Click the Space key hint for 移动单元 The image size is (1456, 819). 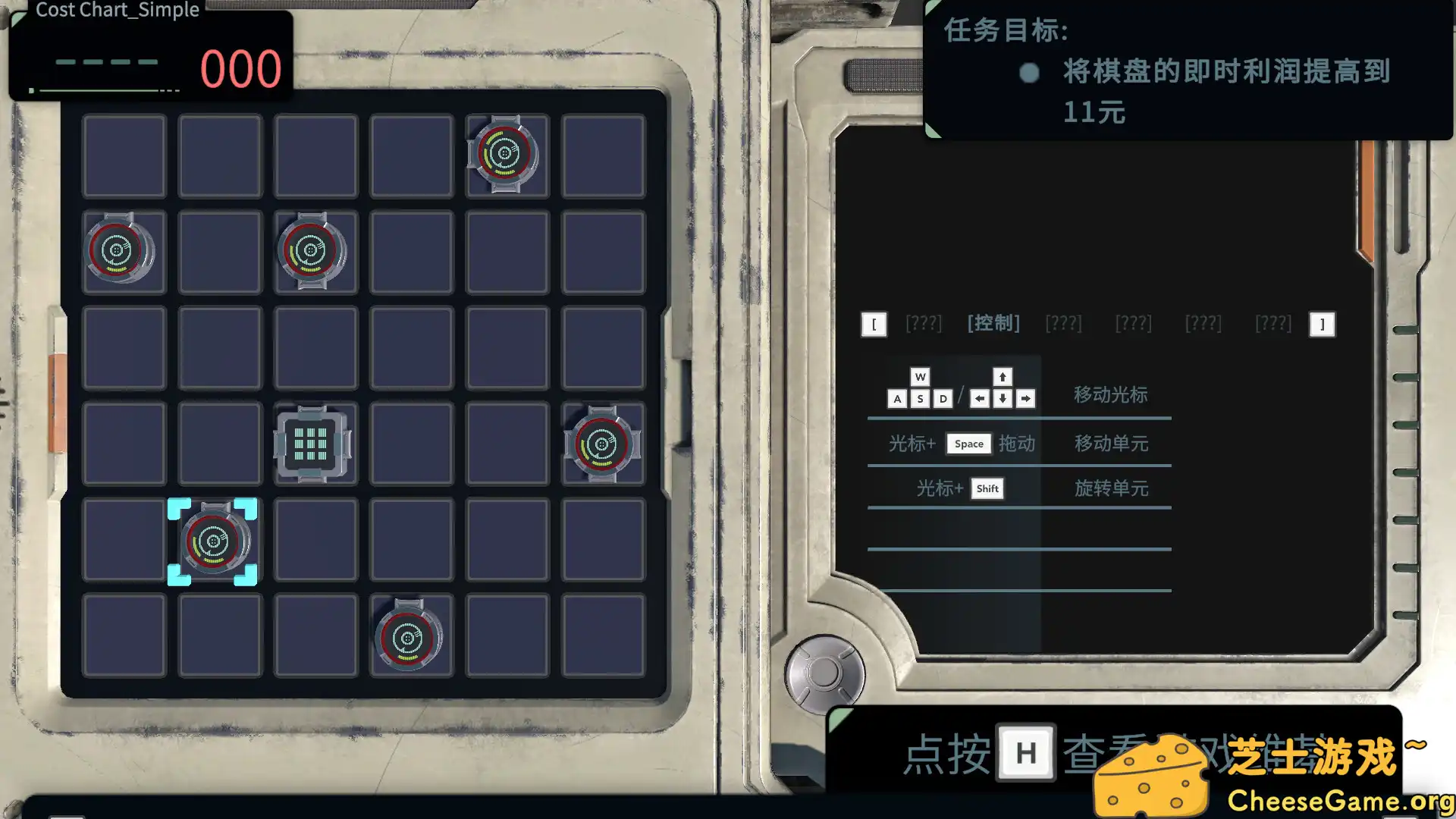(x=968, y=444)
